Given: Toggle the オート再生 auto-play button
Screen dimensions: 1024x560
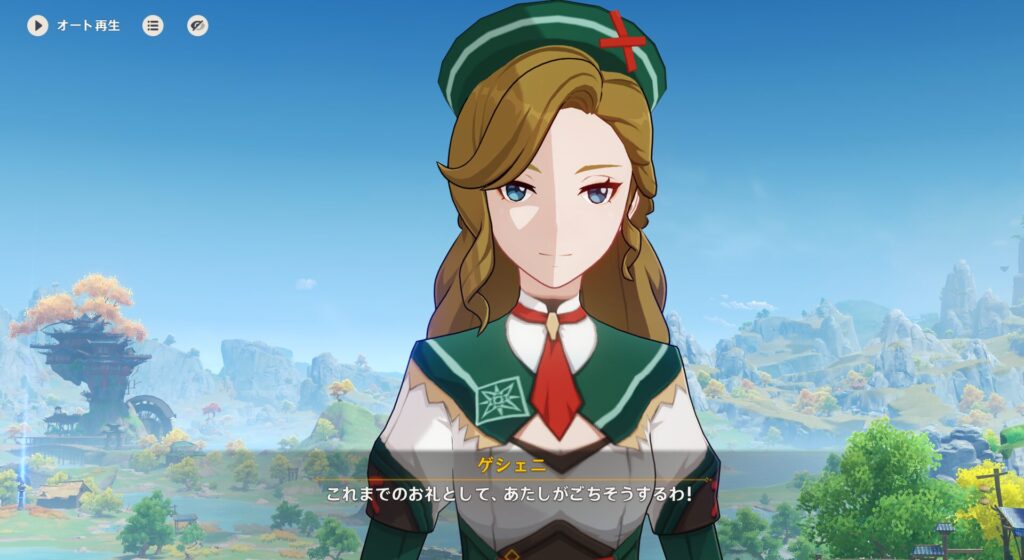Looking at the screenshot, I should 38,26.
